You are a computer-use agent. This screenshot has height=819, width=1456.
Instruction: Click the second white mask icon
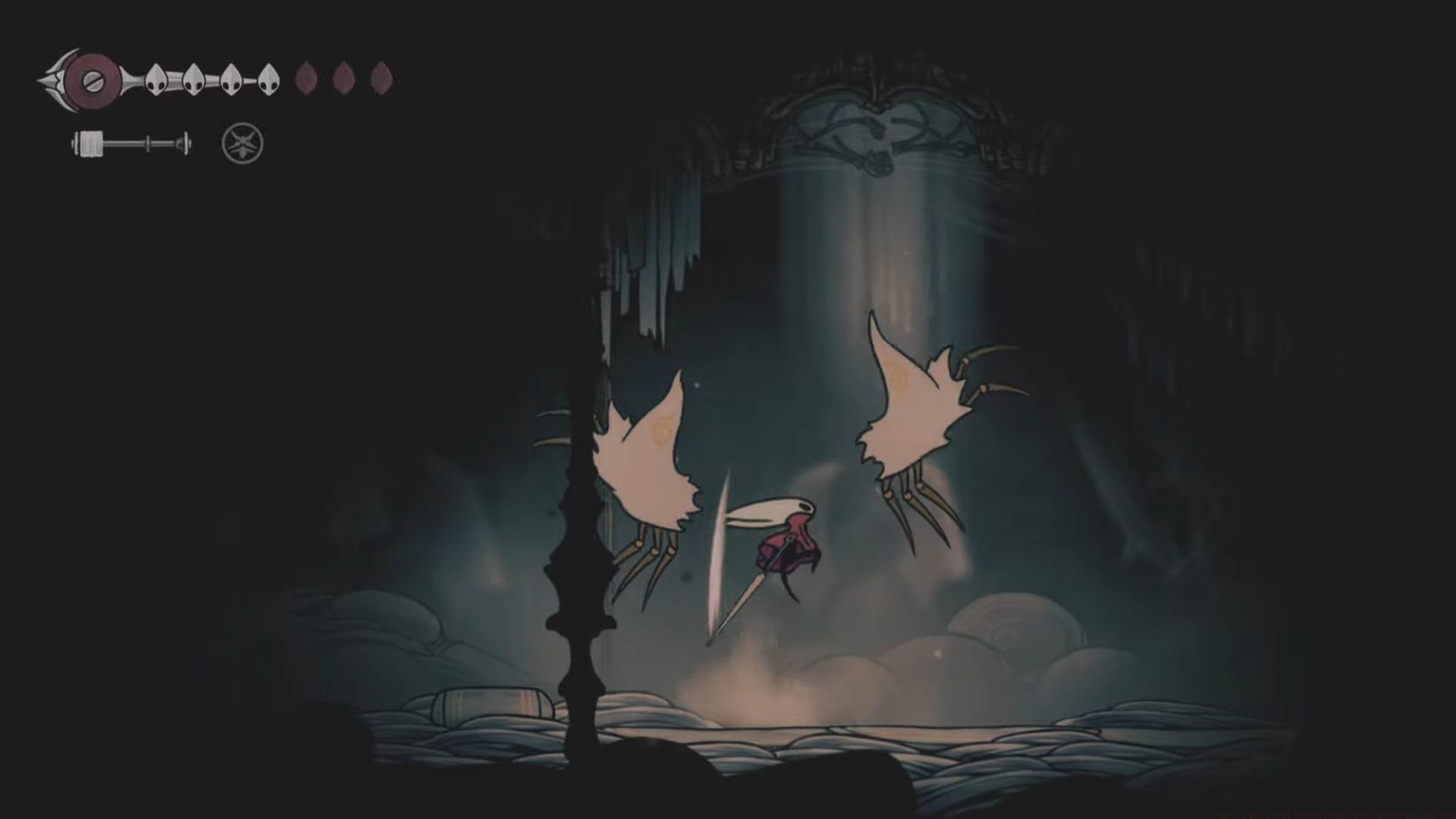click(193, 78)
